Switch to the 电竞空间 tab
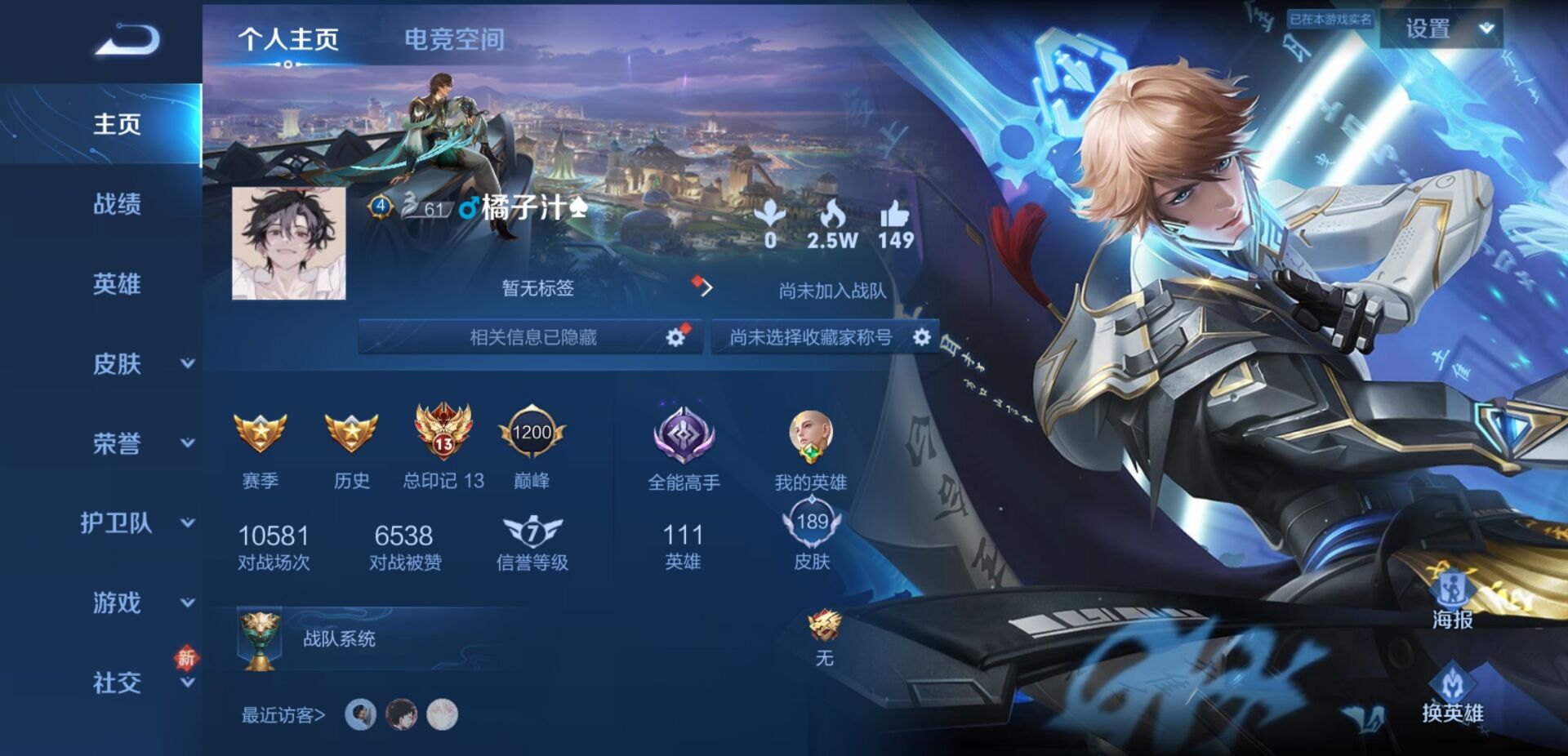This screenshot has height=756, width=1568. click(454, 38)
